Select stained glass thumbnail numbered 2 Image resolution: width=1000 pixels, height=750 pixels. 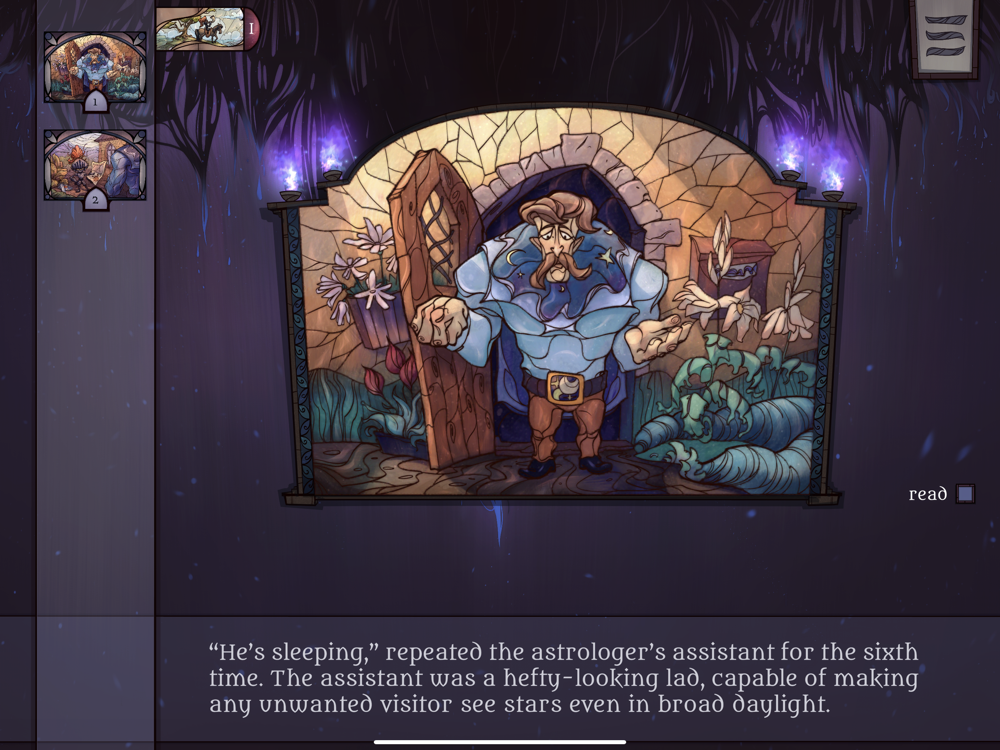(x=95, y=166)
